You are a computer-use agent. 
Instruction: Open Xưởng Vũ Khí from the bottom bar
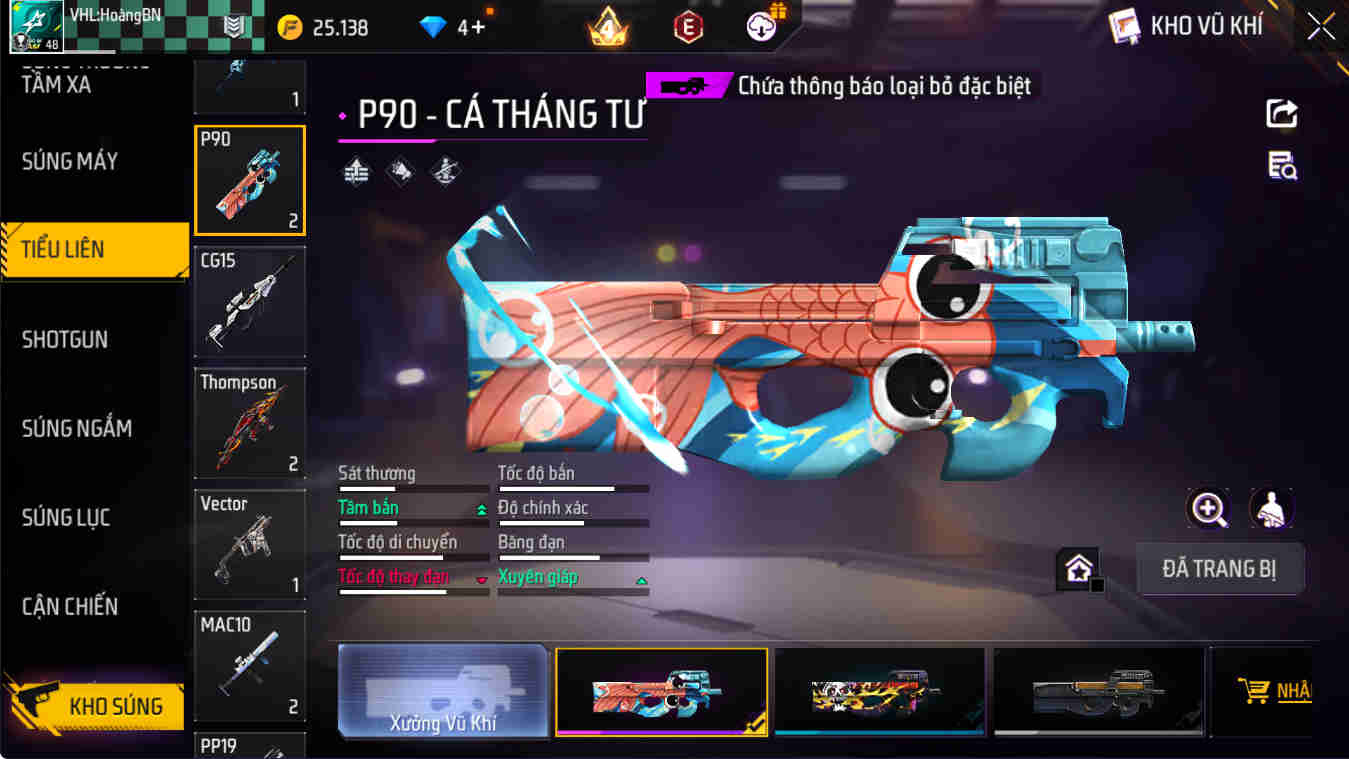pos(443,691)
